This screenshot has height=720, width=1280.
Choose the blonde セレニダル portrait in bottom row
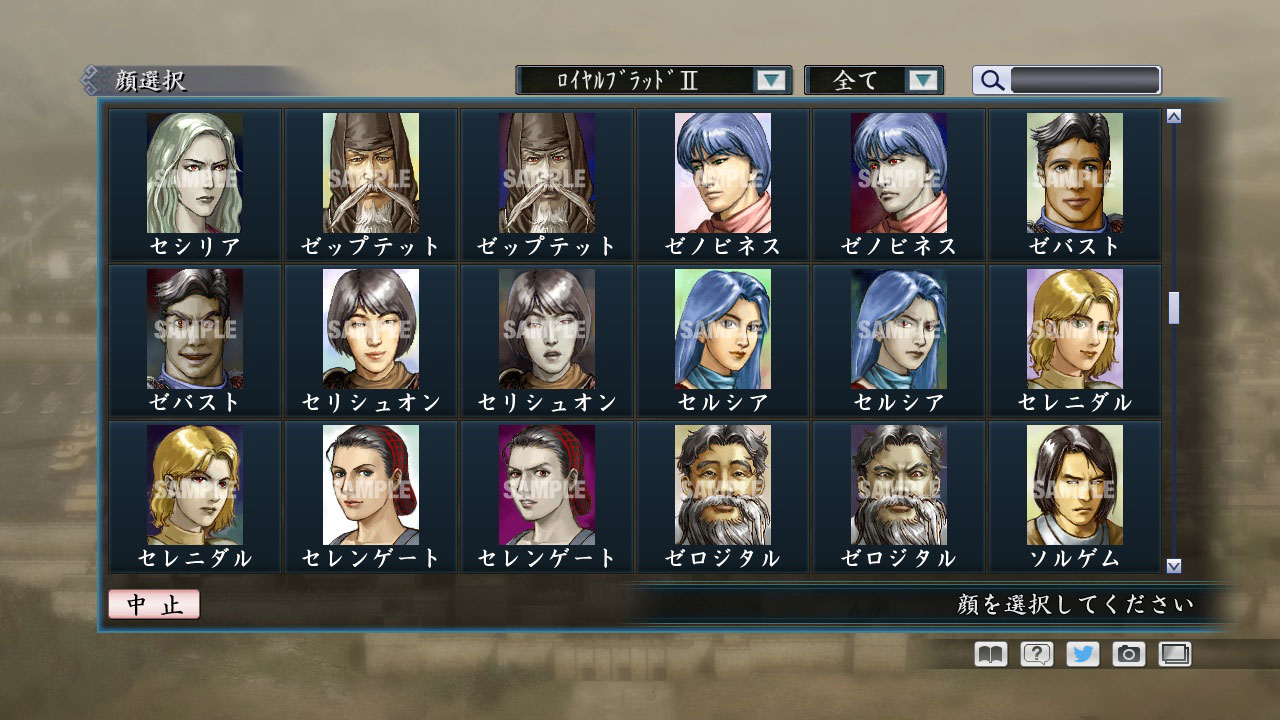pyautogui.click(x=194, y=483)
